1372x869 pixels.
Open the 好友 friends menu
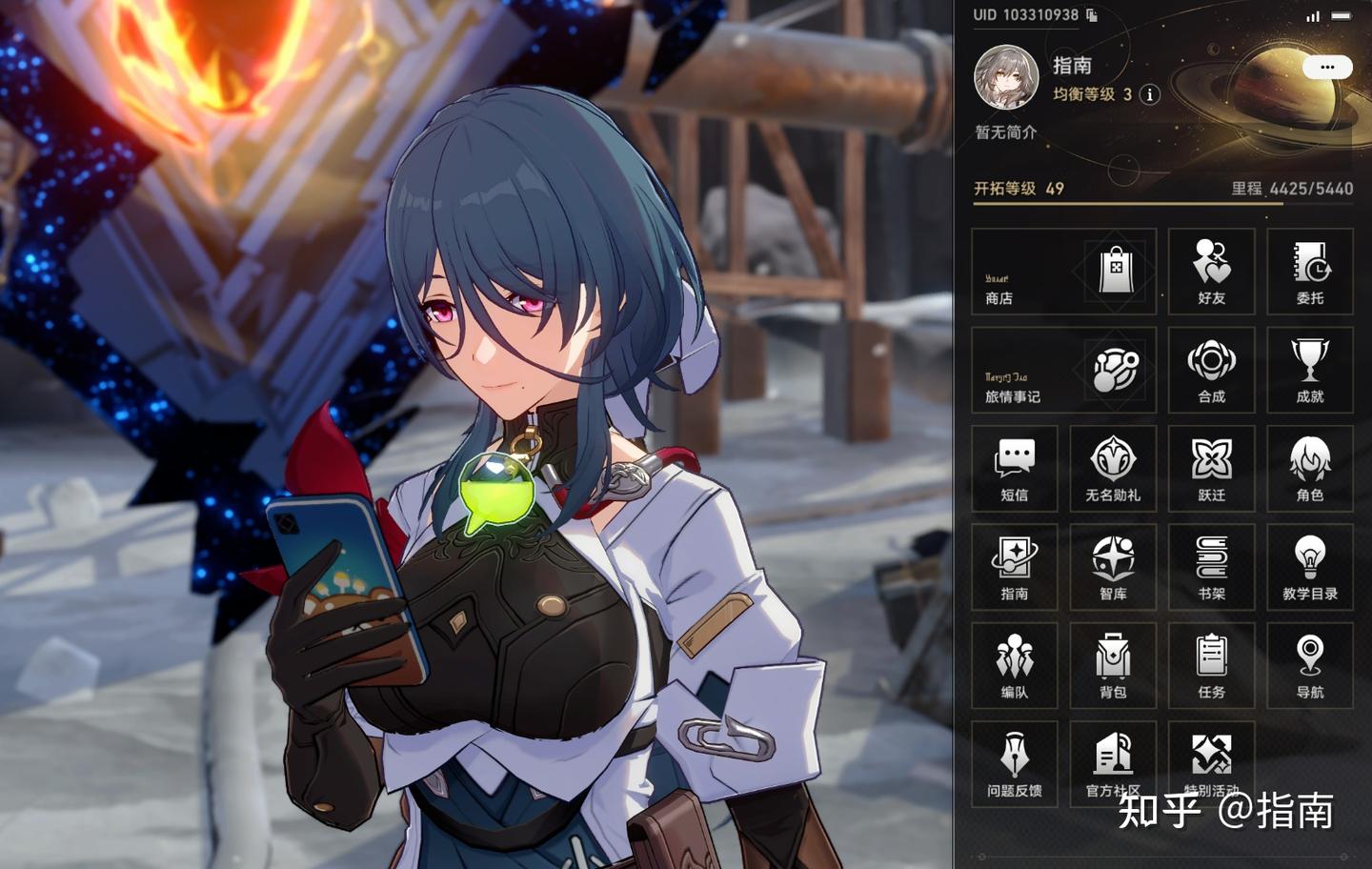click(x=1211, y=272)
